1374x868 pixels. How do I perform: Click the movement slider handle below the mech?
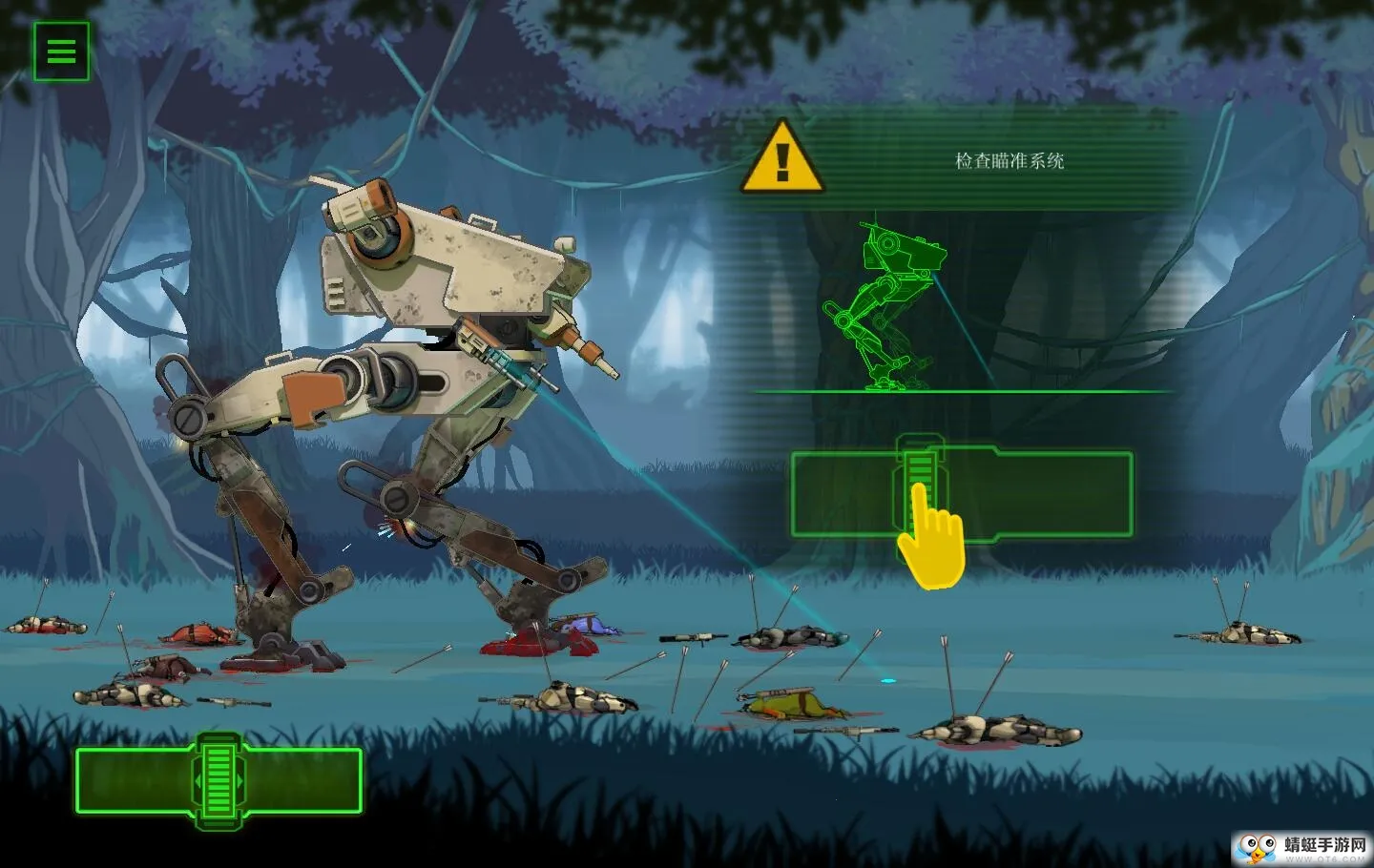[219, 779]
